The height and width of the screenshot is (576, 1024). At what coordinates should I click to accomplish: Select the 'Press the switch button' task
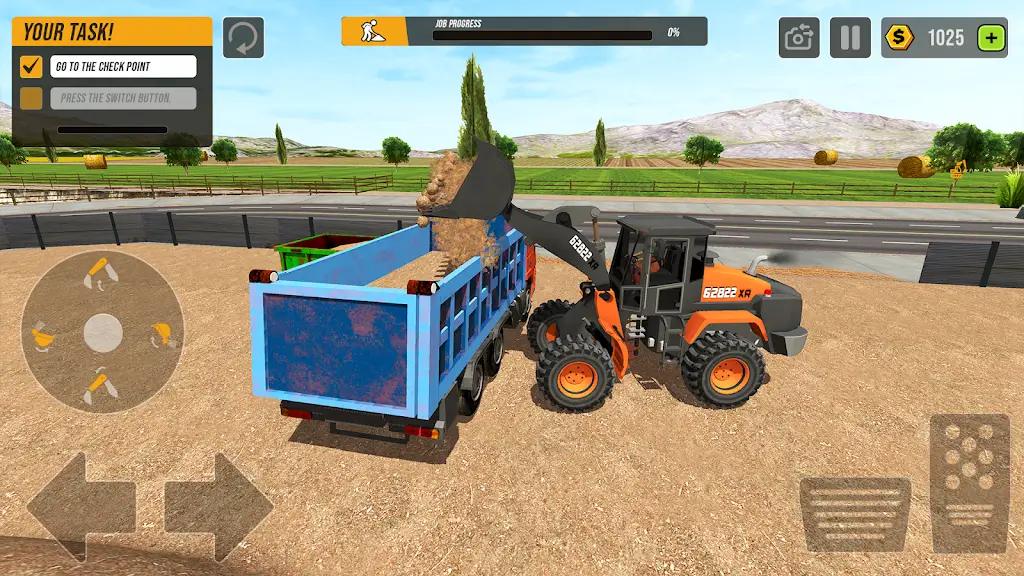click(123, 98)
